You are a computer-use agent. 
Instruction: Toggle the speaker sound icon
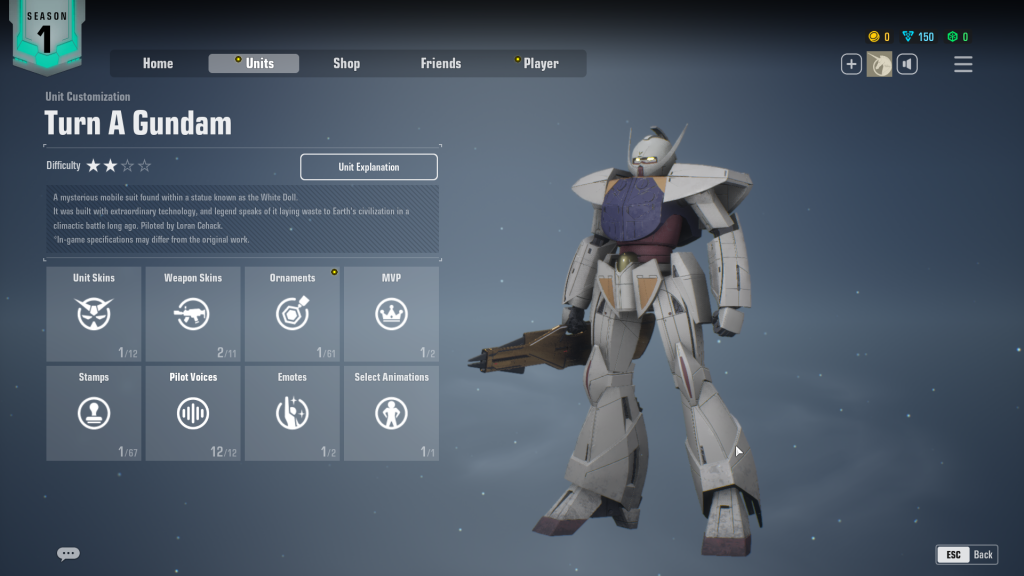pyautogui.click(x=907, y=65)
